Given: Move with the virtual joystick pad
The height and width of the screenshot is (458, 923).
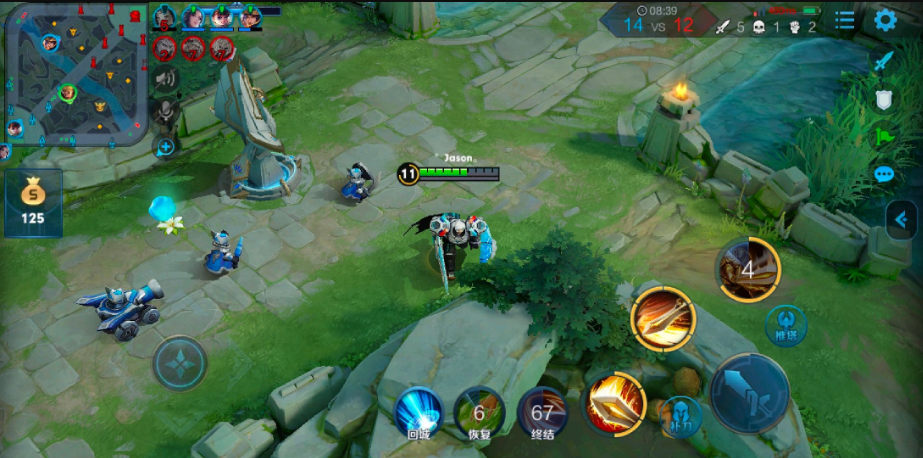Looking at the screenshot, I should pyautogui.click(x=180, y=362).
